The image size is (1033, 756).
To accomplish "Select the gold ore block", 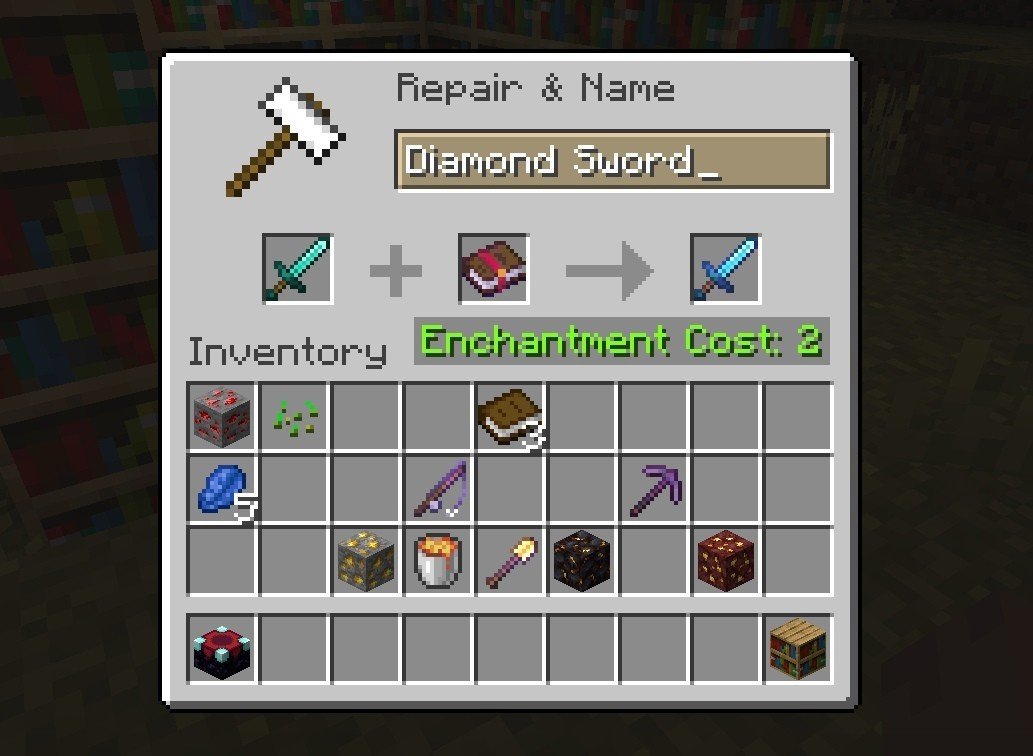I will [366, 561].
